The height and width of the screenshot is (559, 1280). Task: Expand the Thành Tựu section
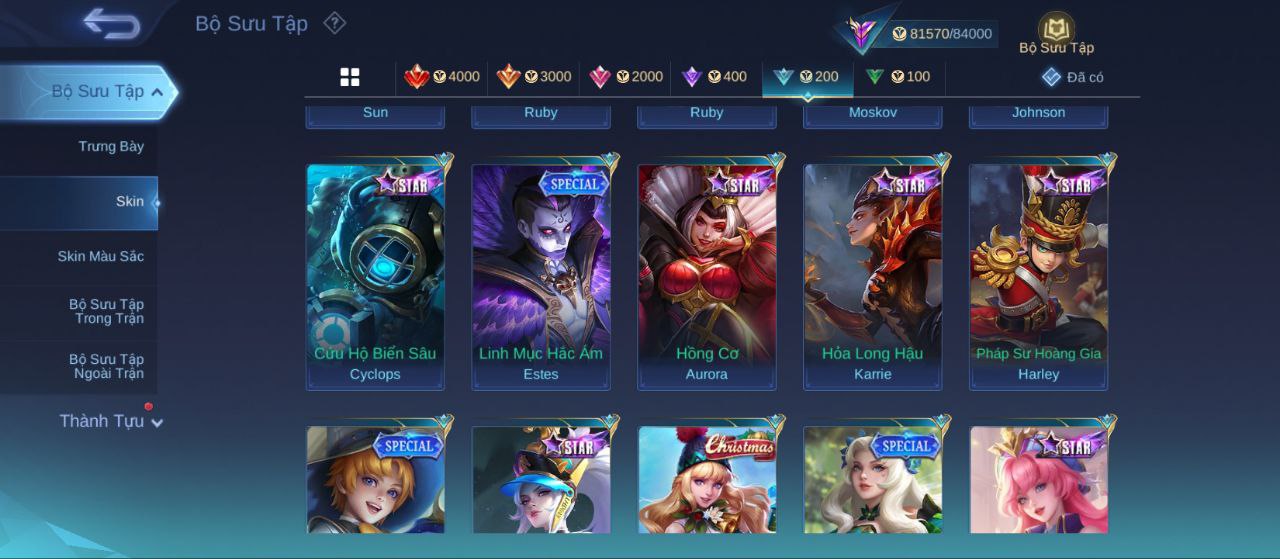pos(110,421)
